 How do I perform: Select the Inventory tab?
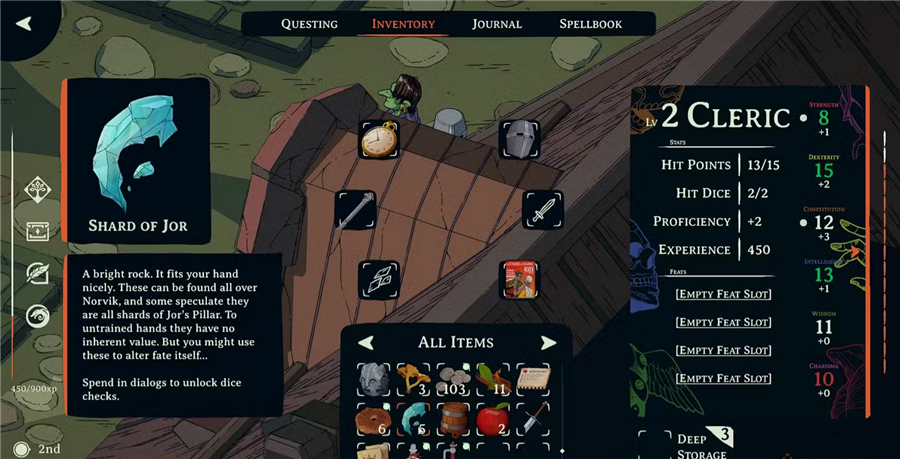click(403, 24)
